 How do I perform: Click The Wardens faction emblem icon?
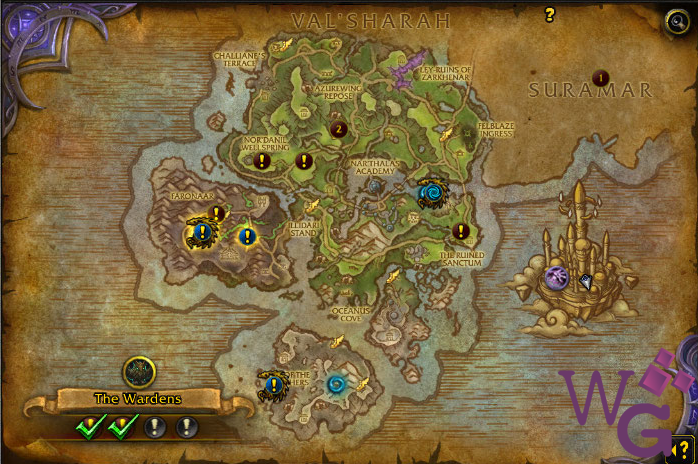[x=139, y=372]
